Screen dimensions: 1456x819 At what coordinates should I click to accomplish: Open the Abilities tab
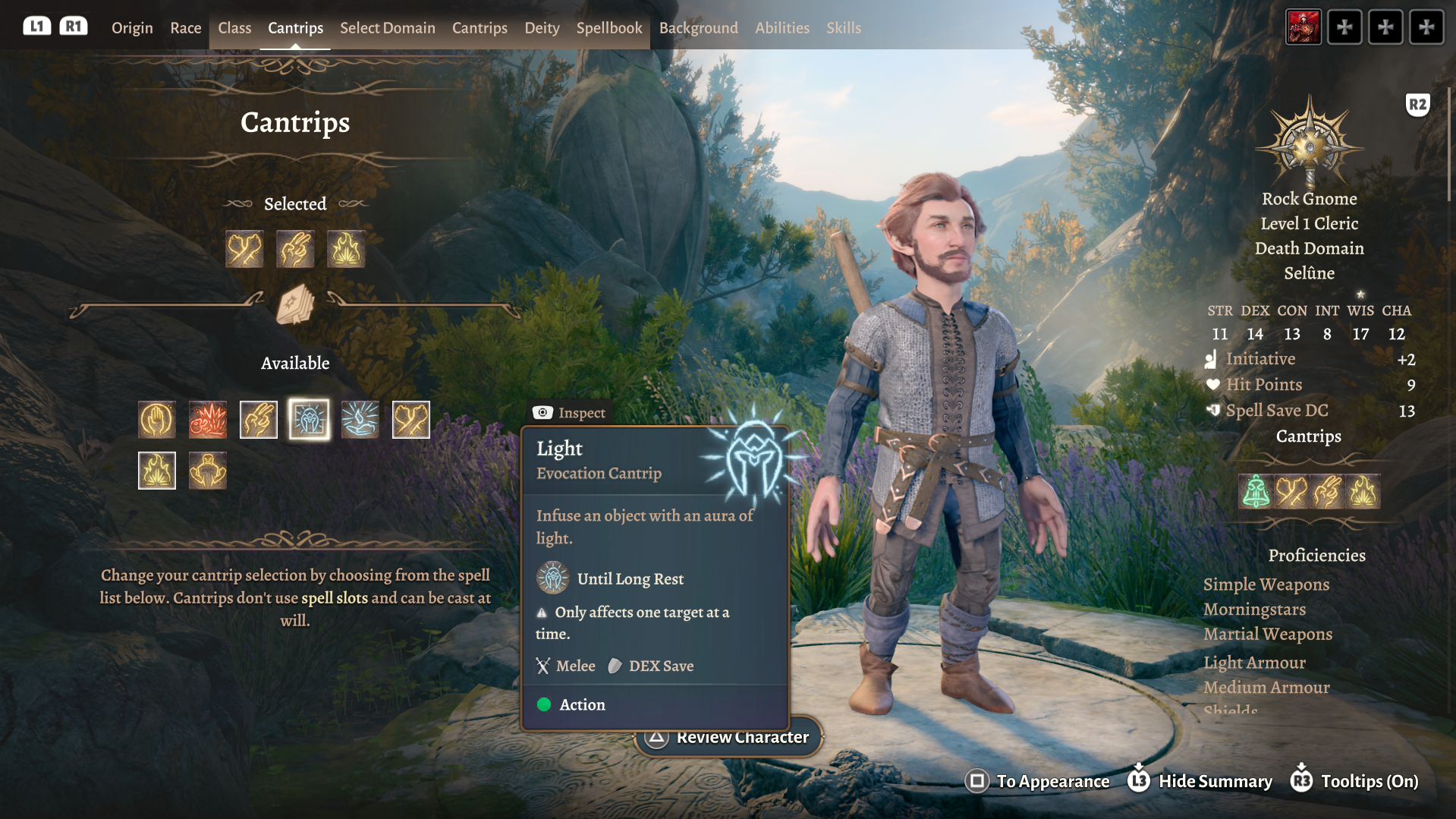tap(781, 28)
